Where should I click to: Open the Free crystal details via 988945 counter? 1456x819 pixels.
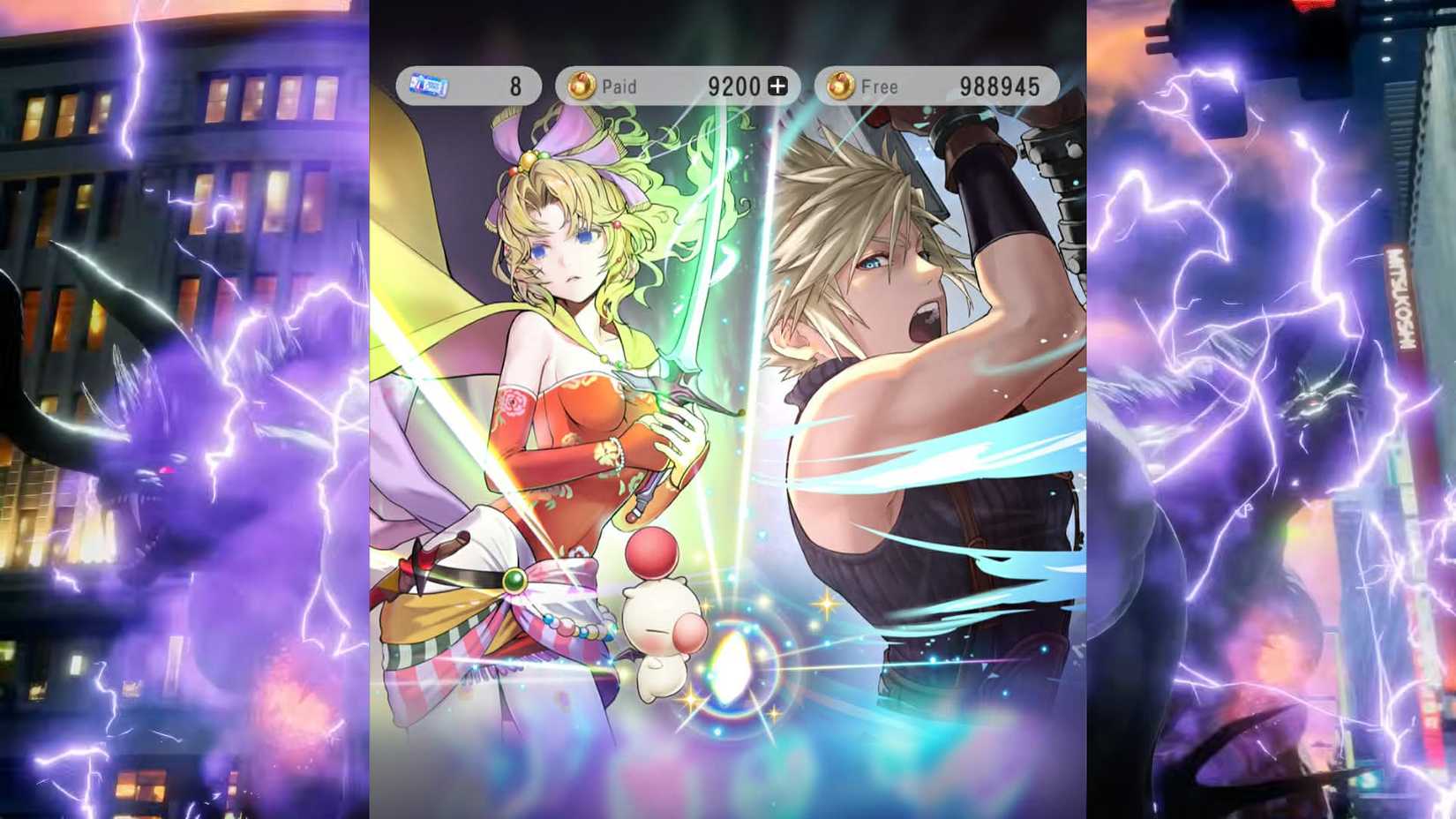[1002, 86]
